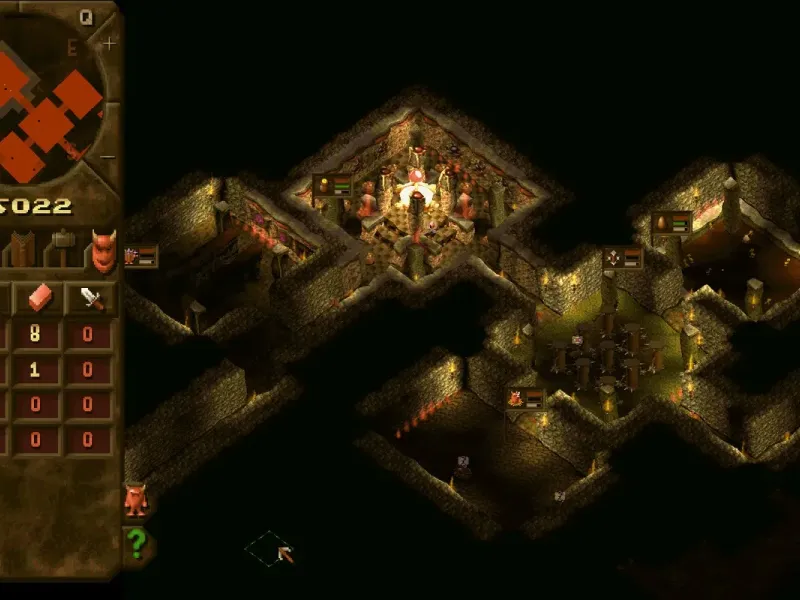Image resolution: width=800 pixels, height=600 pixels.
Task: Switch to the horned creature tab
Action: [103, 250]
